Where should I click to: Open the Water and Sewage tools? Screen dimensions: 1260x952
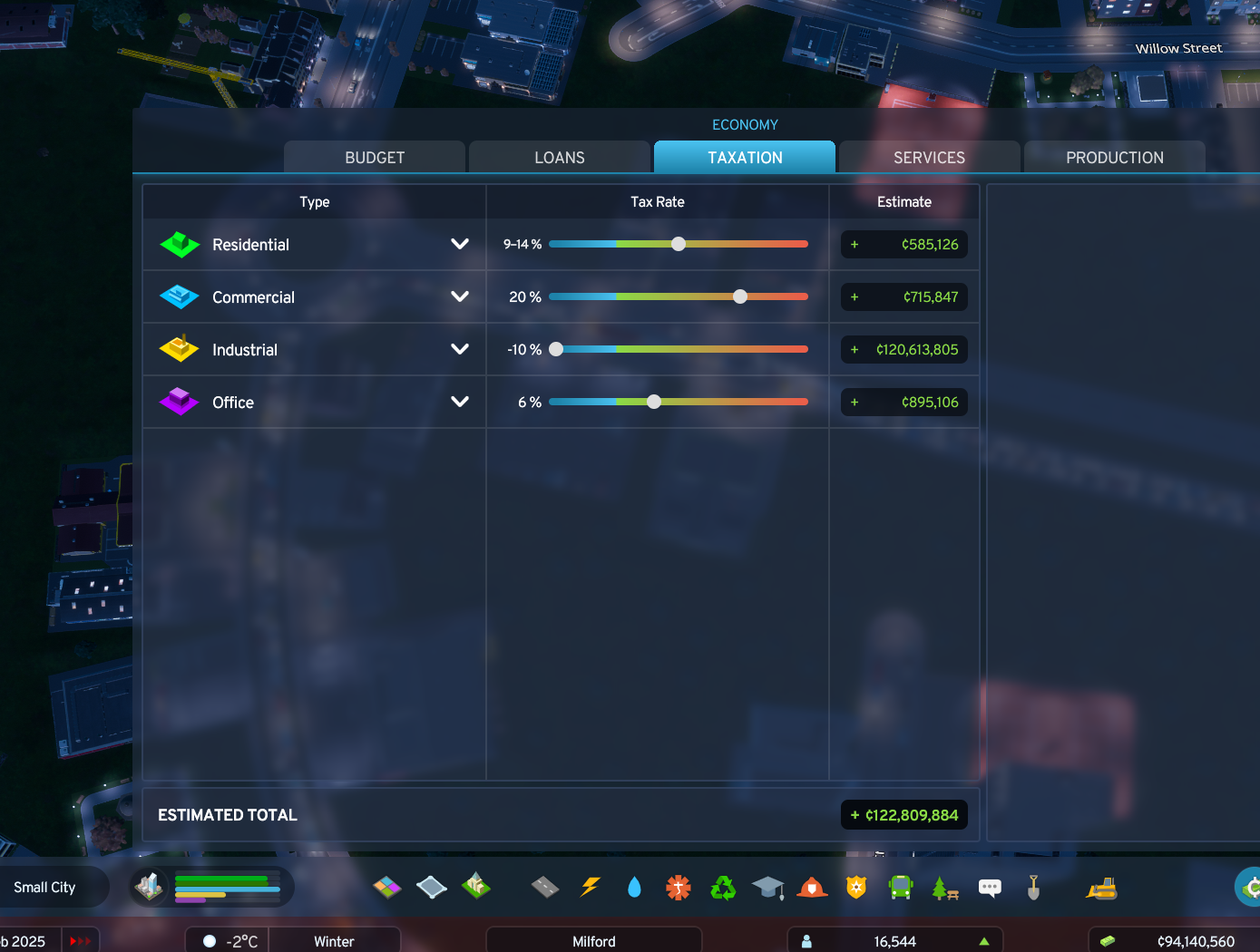coord(634,888)
